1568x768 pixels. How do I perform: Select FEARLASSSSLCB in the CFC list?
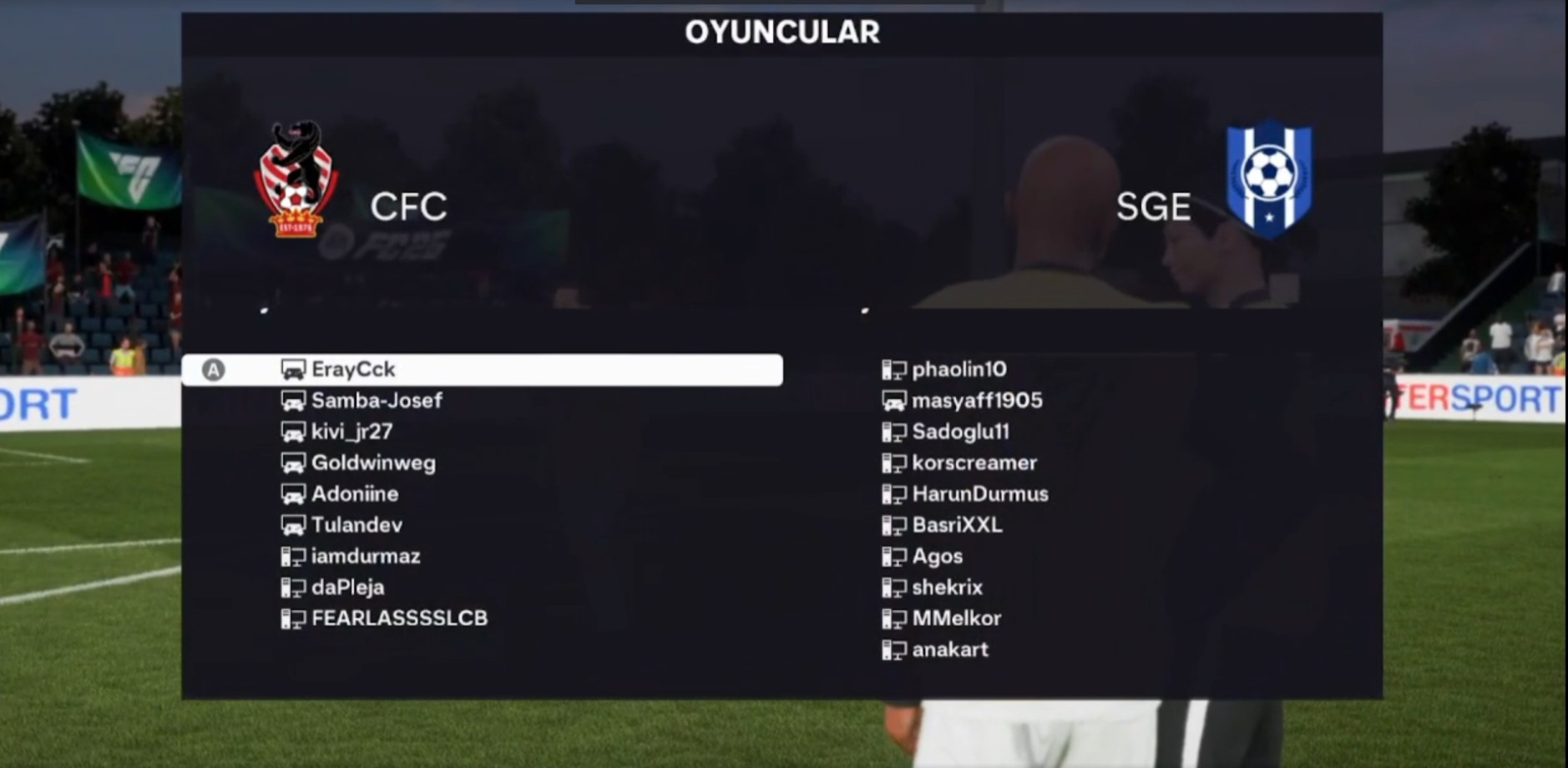399,619
